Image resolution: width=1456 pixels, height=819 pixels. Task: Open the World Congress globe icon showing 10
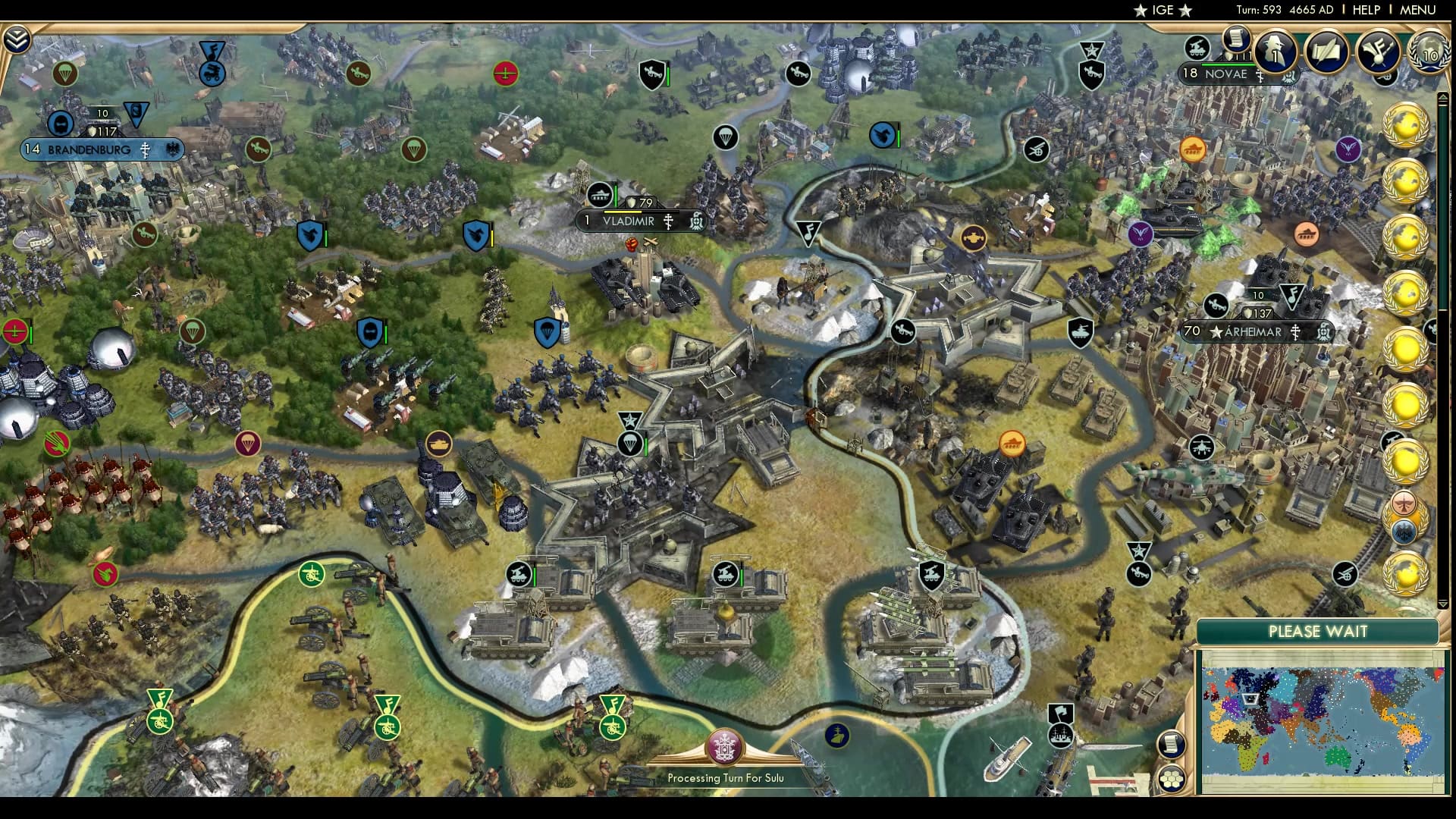click(x=1429, y=53)
